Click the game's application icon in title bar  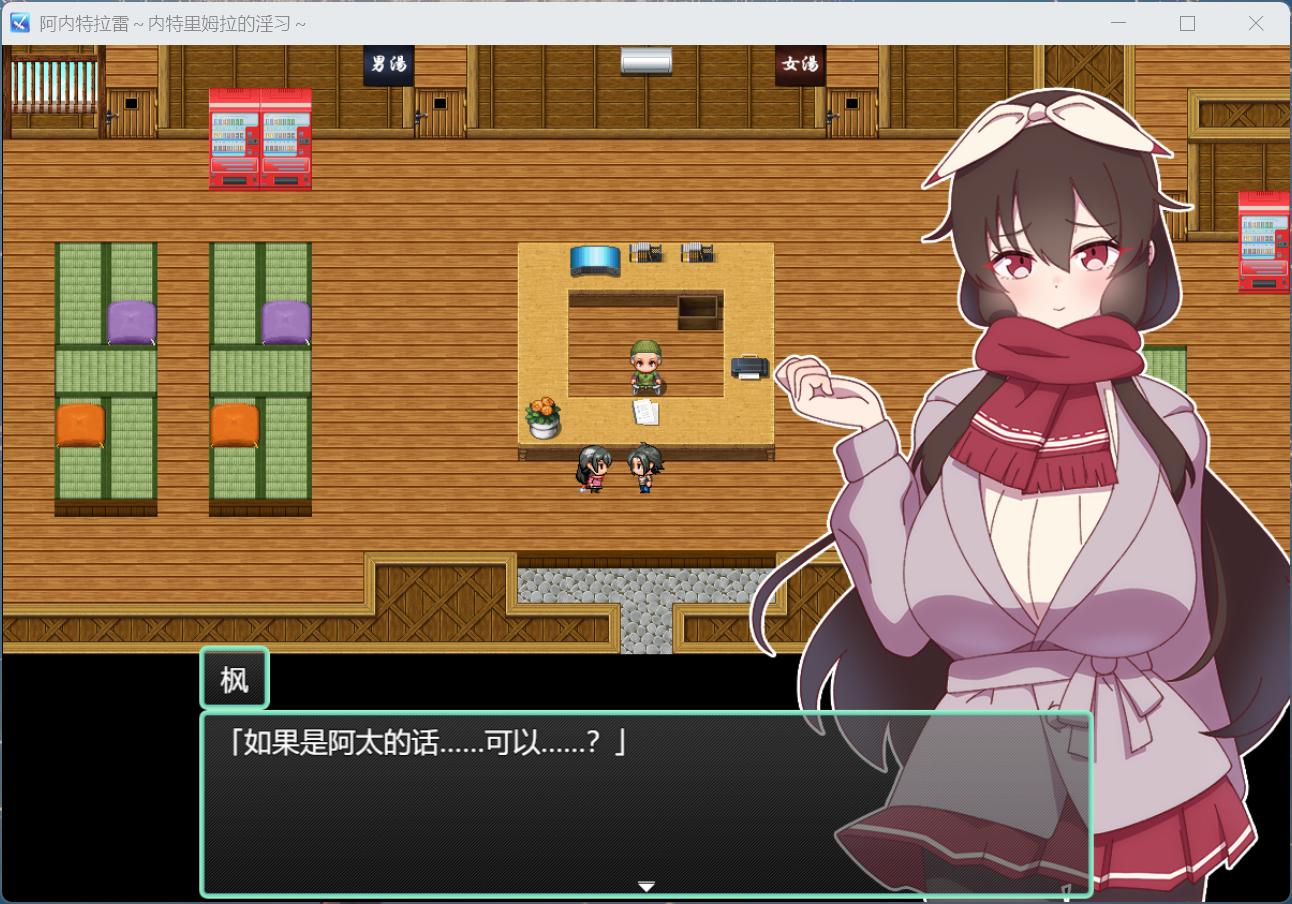18,22
